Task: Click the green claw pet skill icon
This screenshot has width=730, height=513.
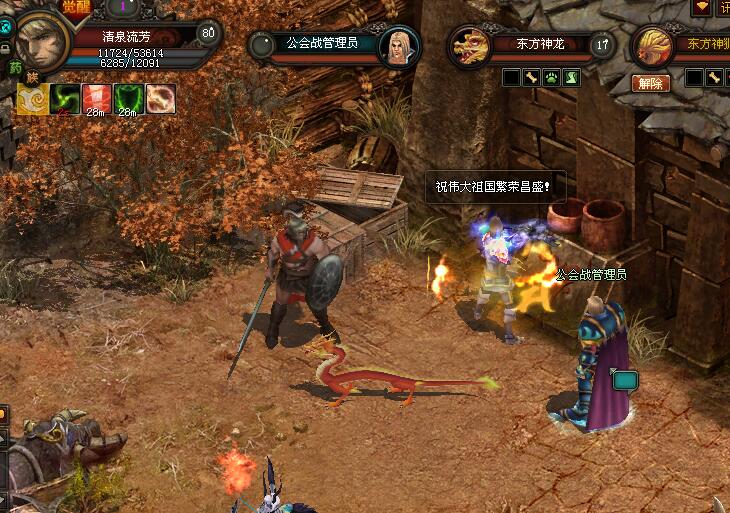Action: 571,77
